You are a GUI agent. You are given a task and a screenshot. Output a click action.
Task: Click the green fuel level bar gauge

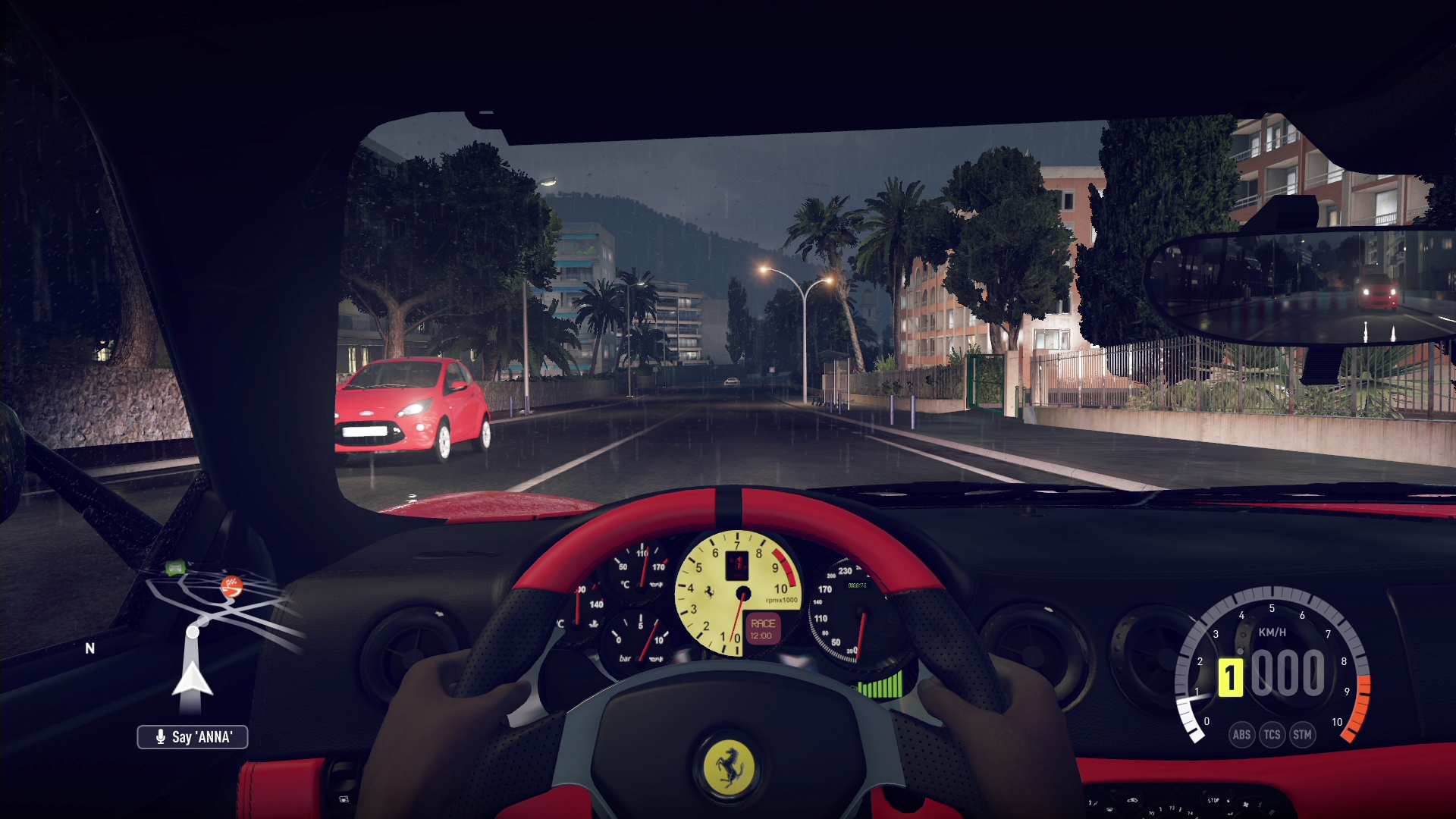(x=881, y=686)
